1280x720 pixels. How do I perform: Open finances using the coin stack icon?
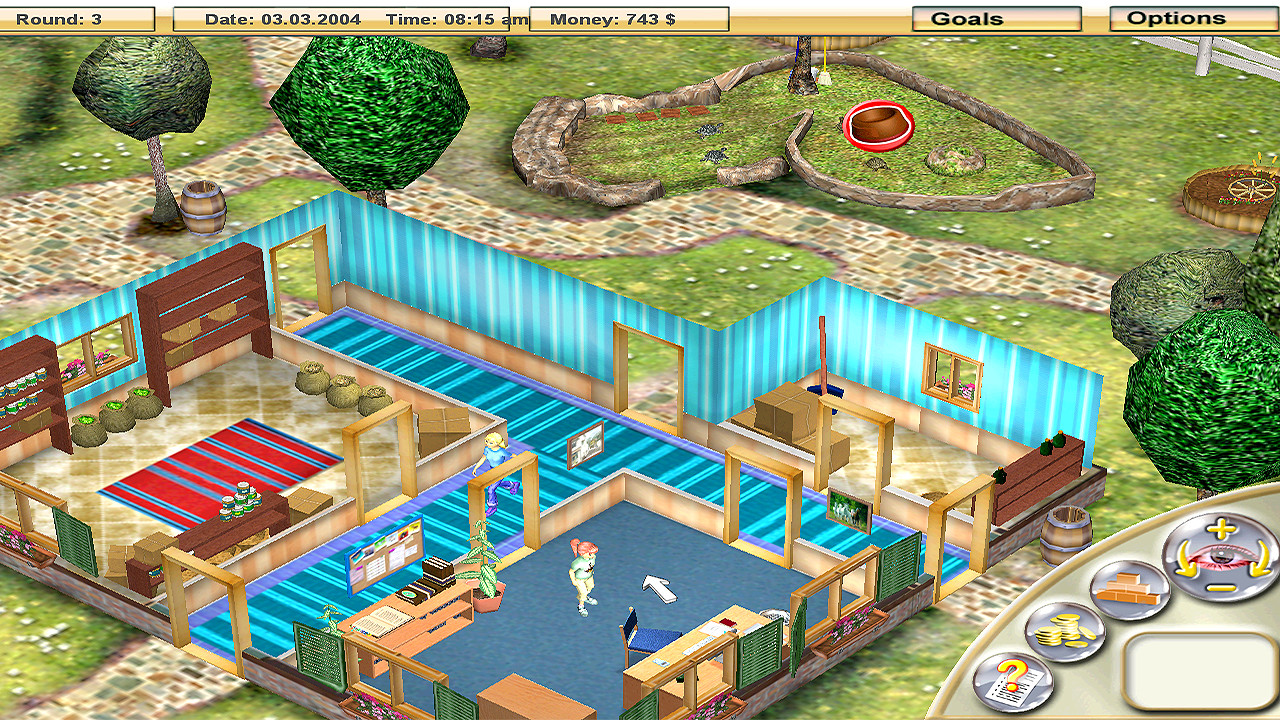[1065, 631]
